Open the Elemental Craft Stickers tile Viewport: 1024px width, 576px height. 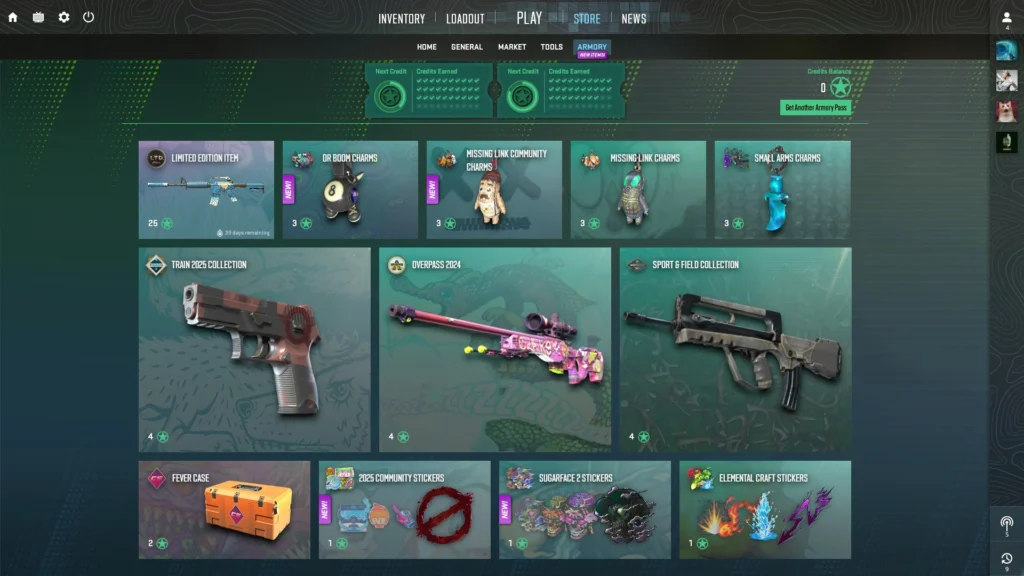765,509
